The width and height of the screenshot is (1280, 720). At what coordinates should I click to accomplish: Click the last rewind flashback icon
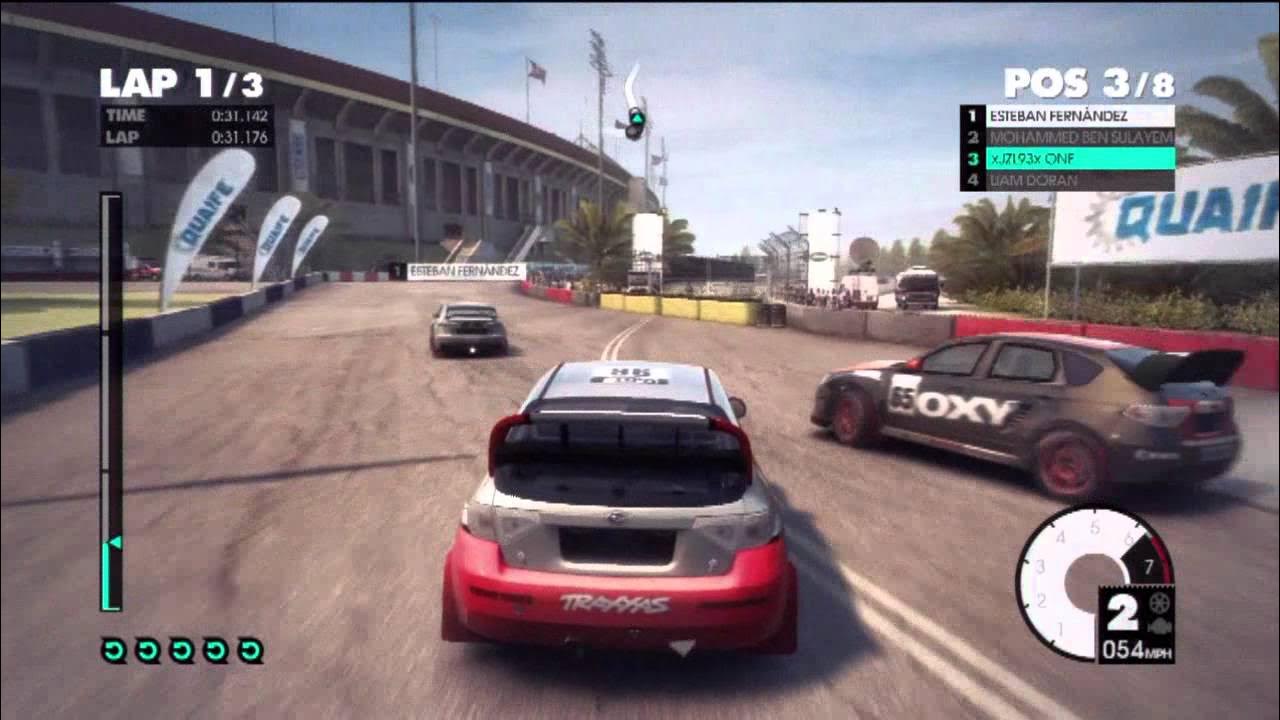250,650
